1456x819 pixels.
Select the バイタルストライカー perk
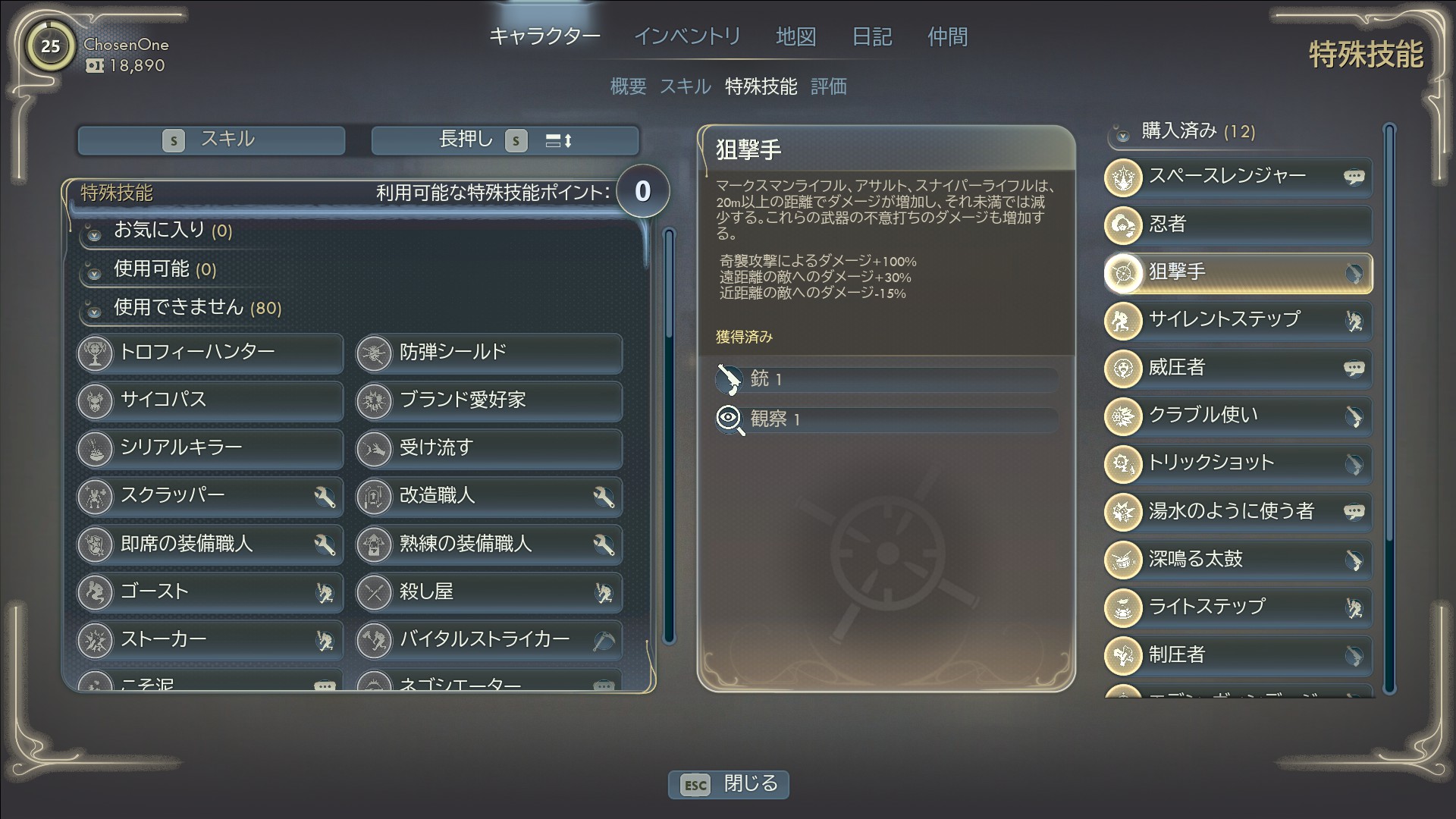[489, 640]
